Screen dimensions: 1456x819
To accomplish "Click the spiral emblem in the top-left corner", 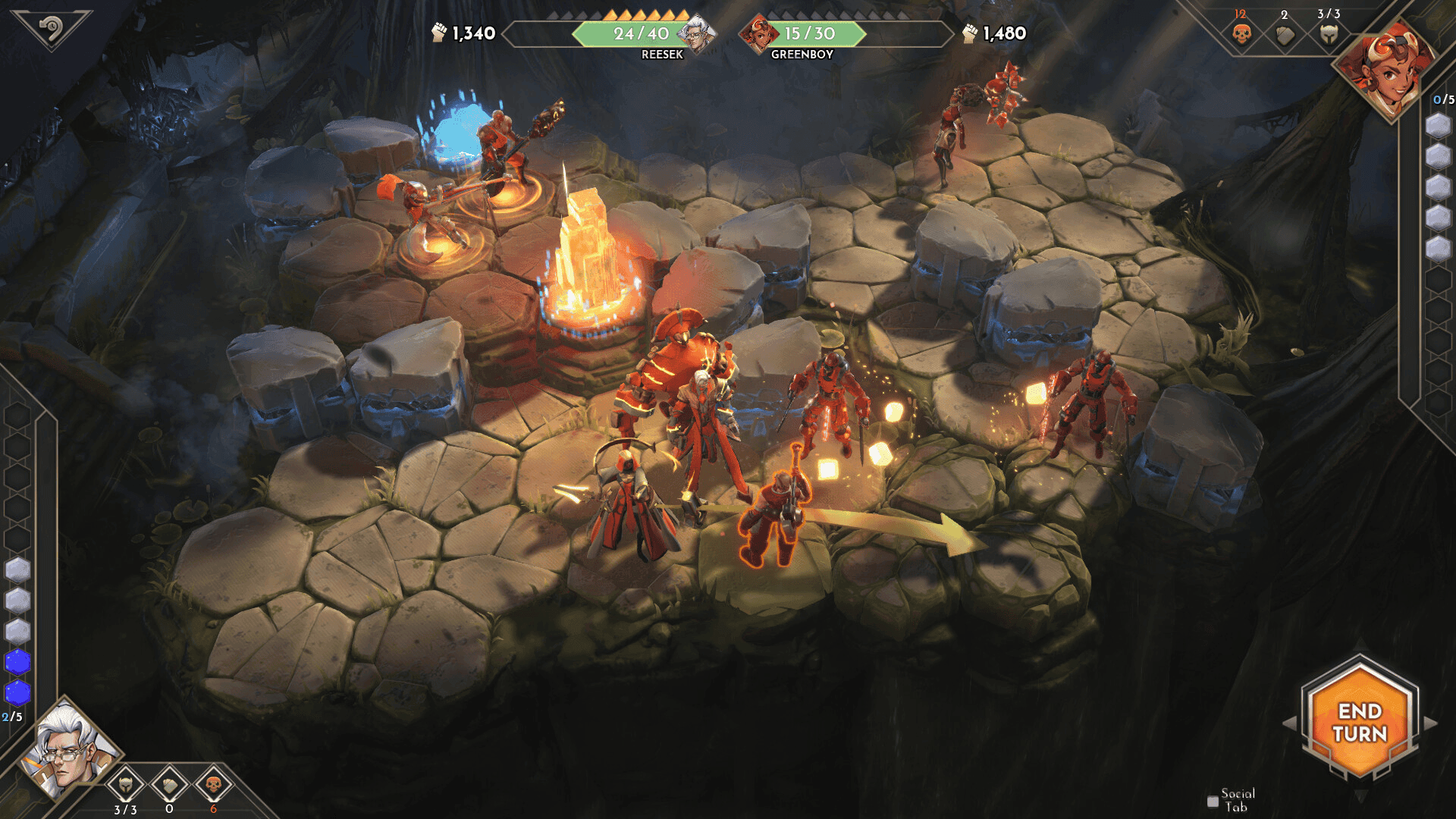I will click(x=53, y=30).
